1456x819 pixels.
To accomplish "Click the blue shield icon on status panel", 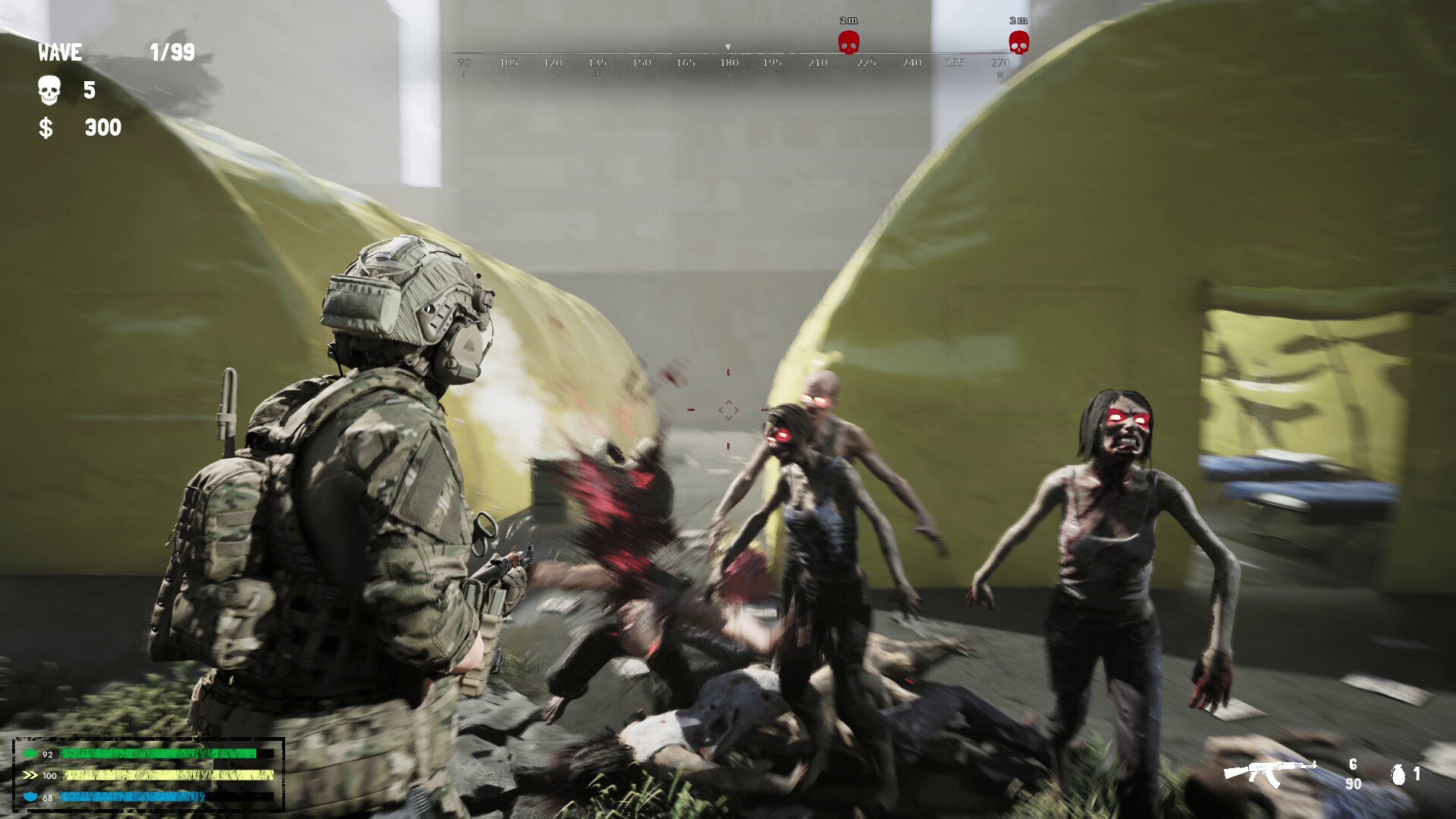I will click(x=30, y=797).
